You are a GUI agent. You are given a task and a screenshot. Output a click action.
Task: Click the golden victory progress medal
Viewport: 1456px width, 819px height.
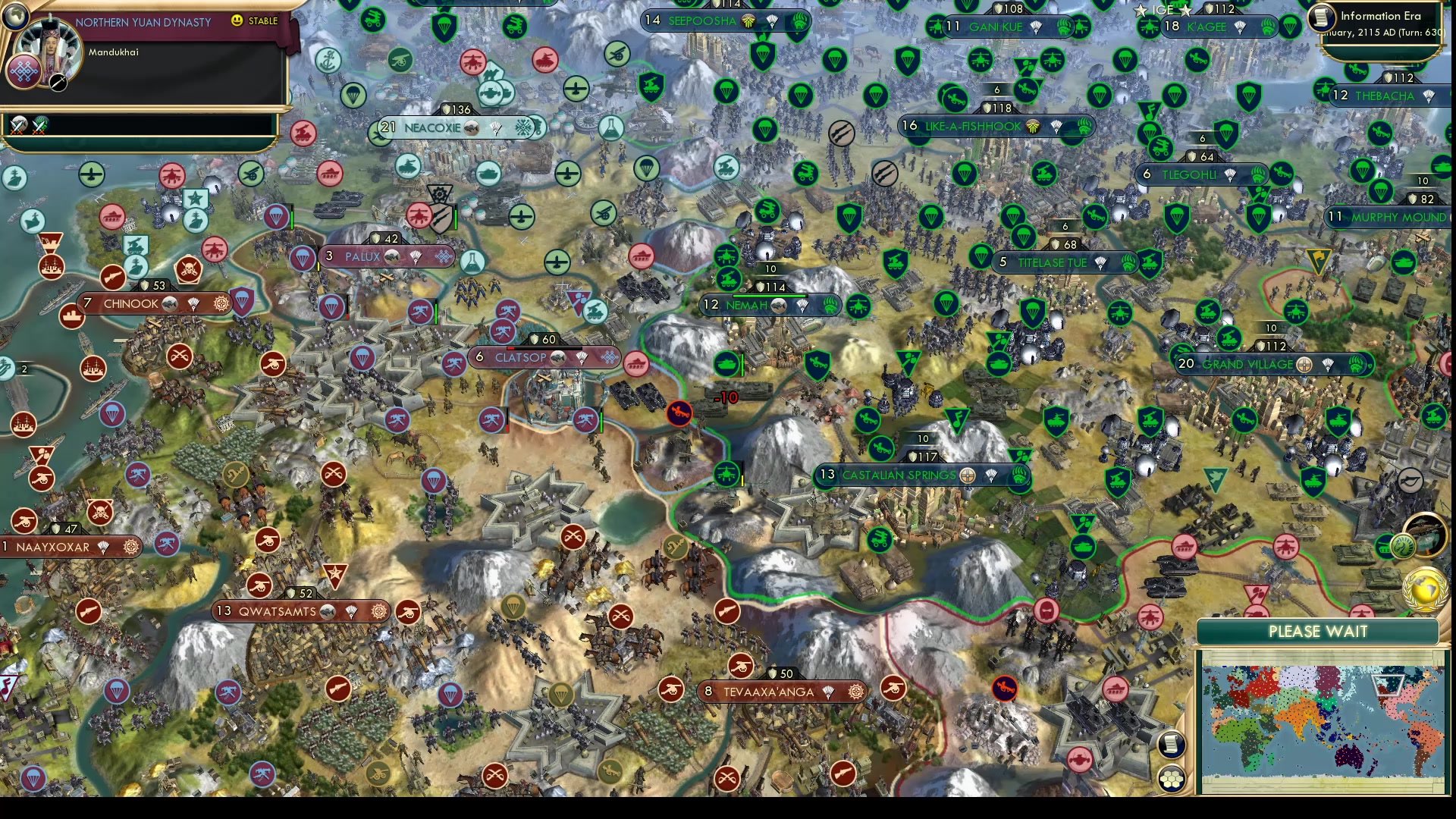(x=1424, y=589)
